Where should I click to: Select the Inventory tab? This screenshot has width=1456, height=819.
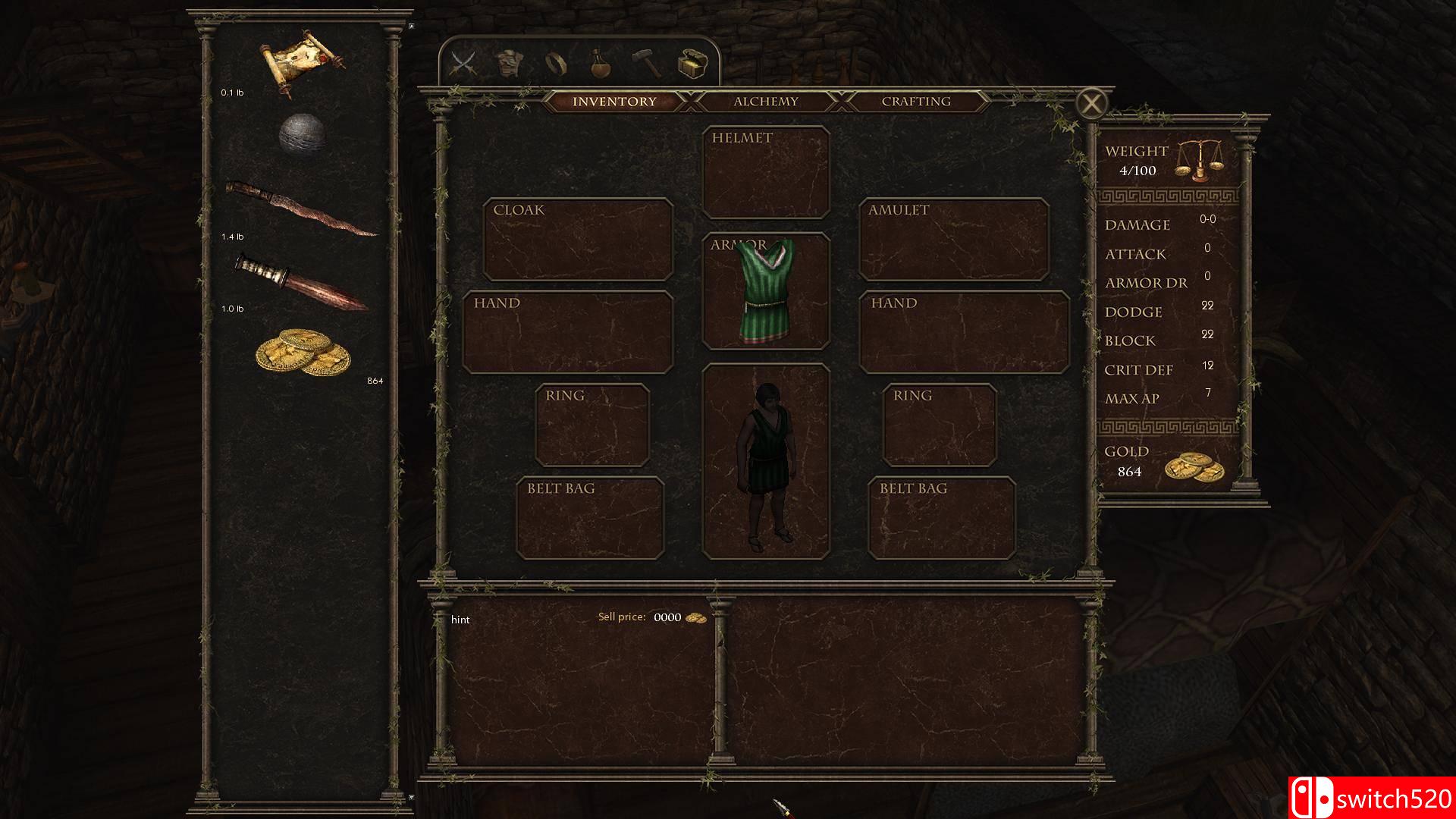pos(614,101)
